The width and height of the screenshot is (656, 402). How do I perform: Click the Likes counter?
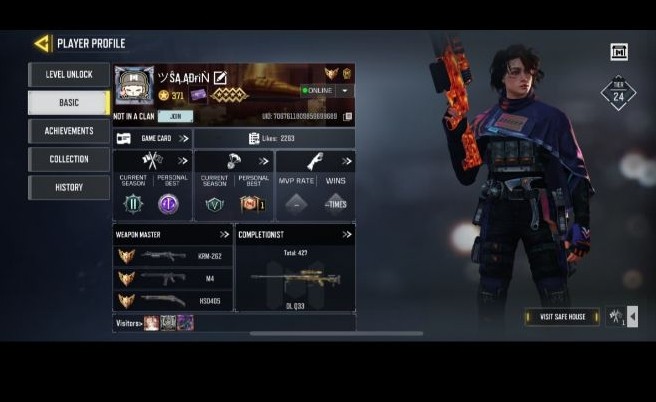click(273, 138)
